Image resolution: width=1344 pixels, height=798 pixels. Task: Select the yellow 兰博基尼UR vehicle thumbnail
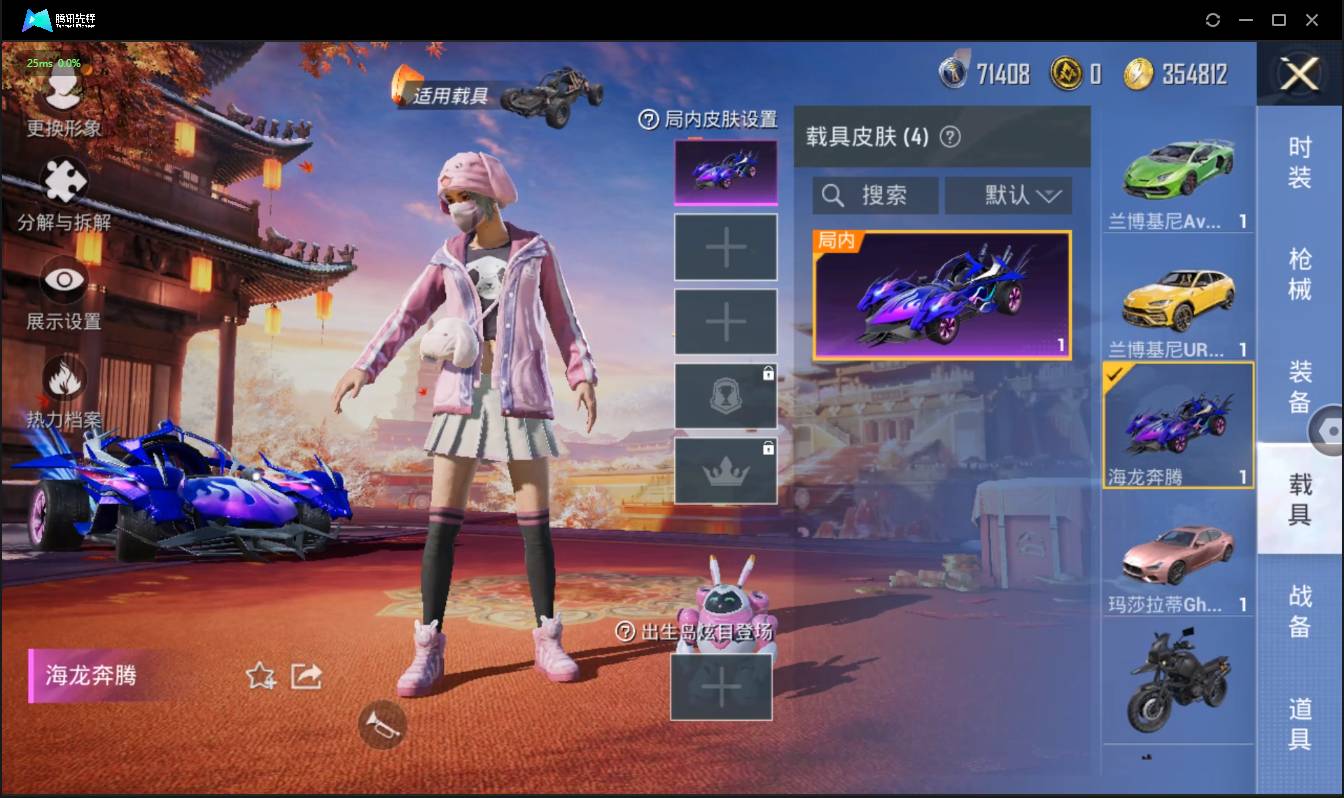(x=1177, y=300)
